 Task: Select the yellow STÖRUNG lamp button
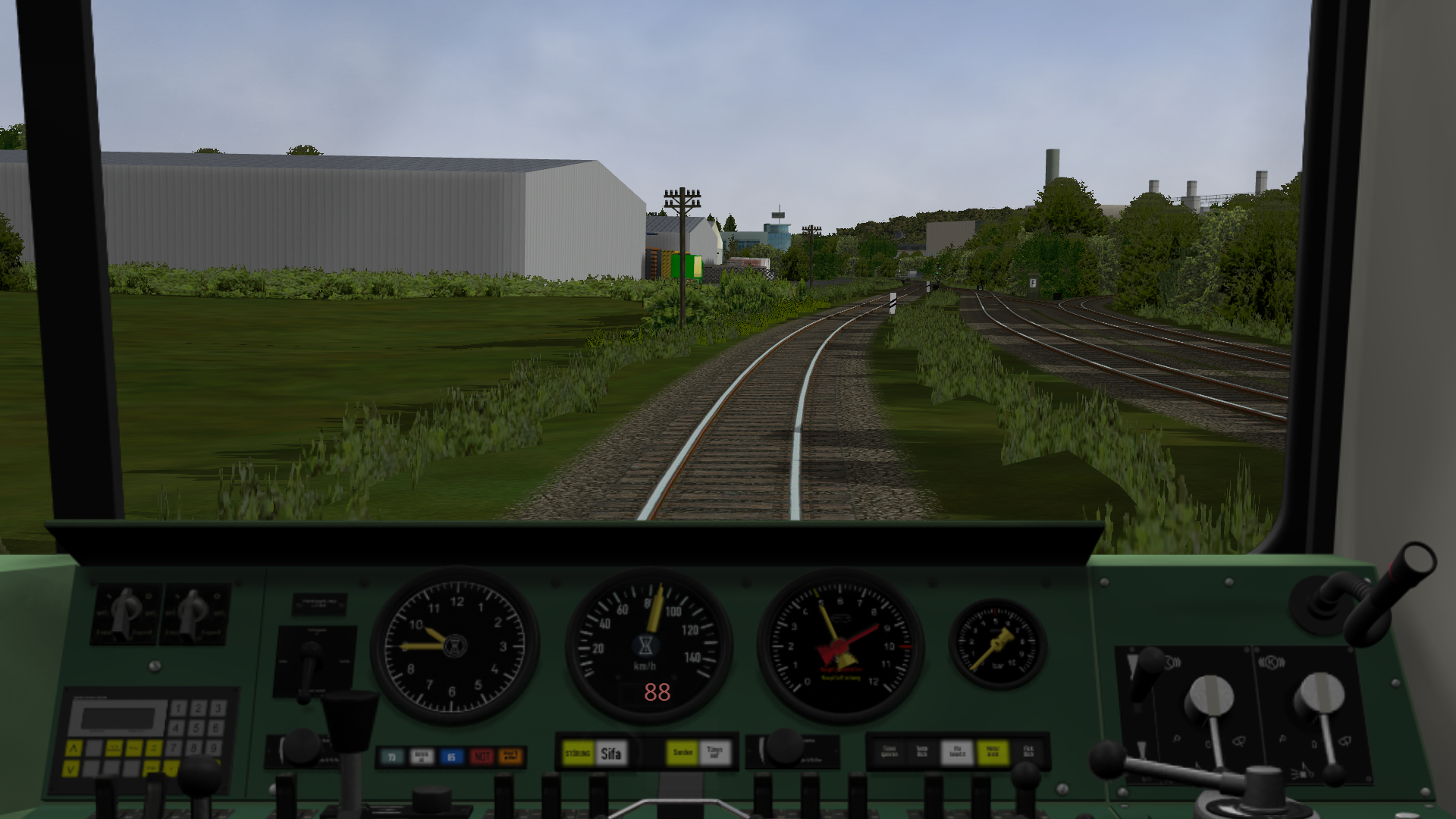[578, 754]
